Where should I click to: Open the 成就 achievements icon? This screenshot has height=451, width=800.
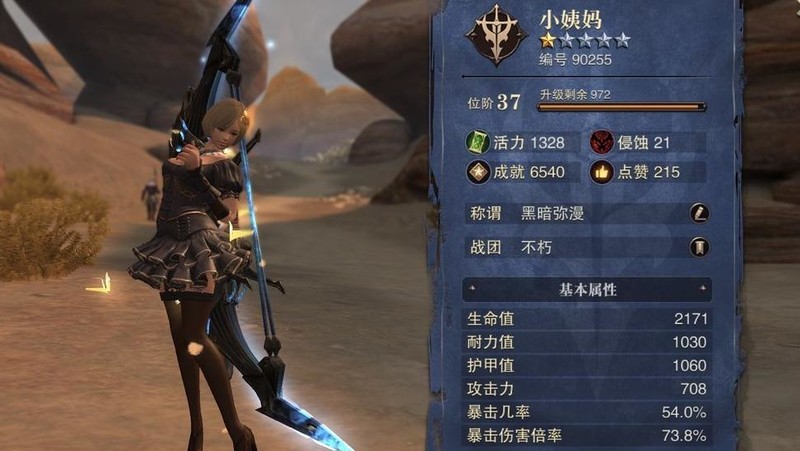(479, 172)
